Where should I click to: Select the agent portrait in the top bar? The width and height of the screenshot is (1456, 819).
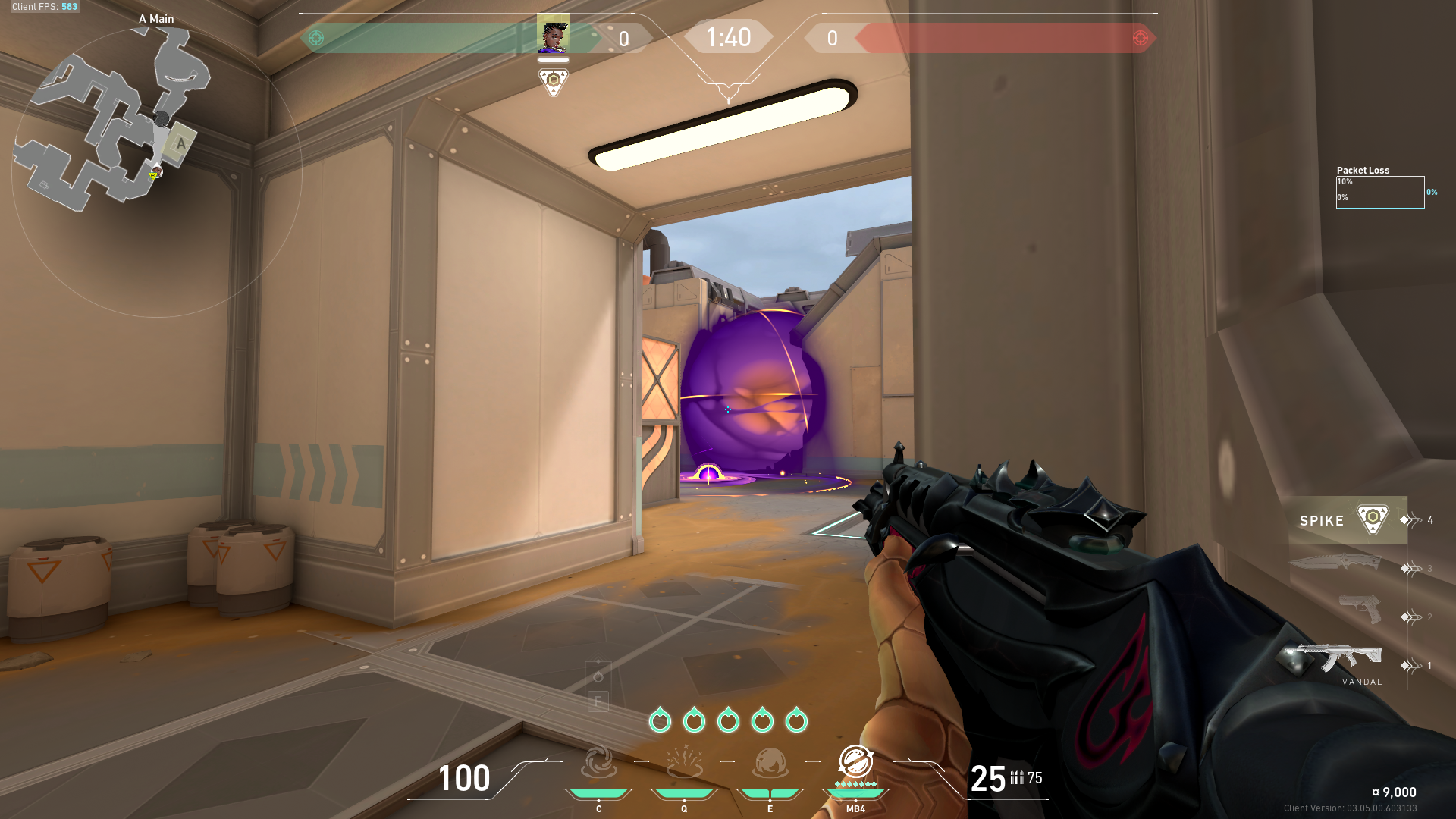(553, 36)
